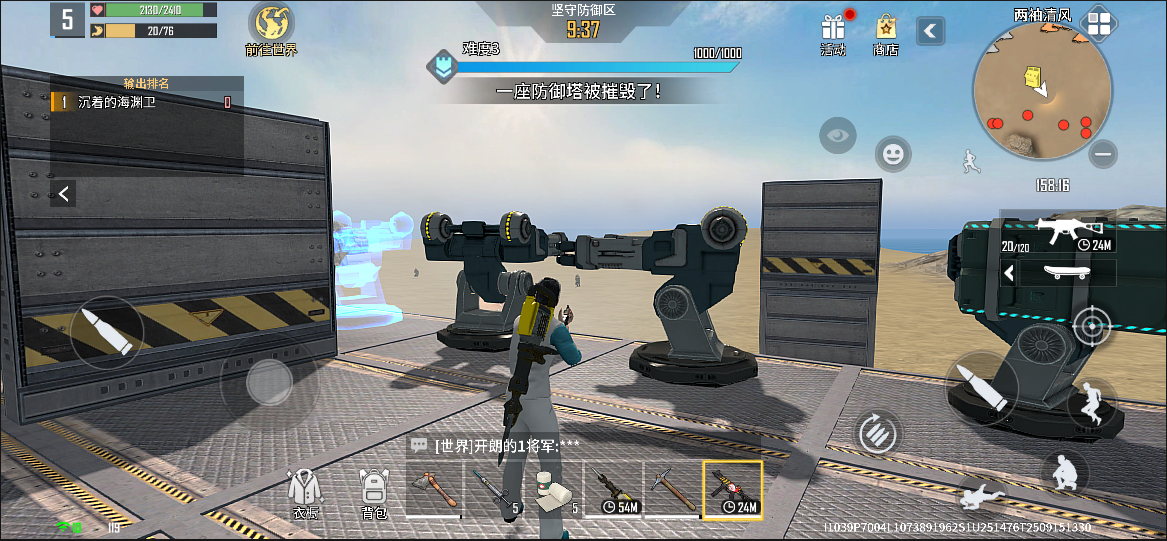Open the 前往世界 world travel button
This screenshot has width=1167, height=541.
click(271, 27)
